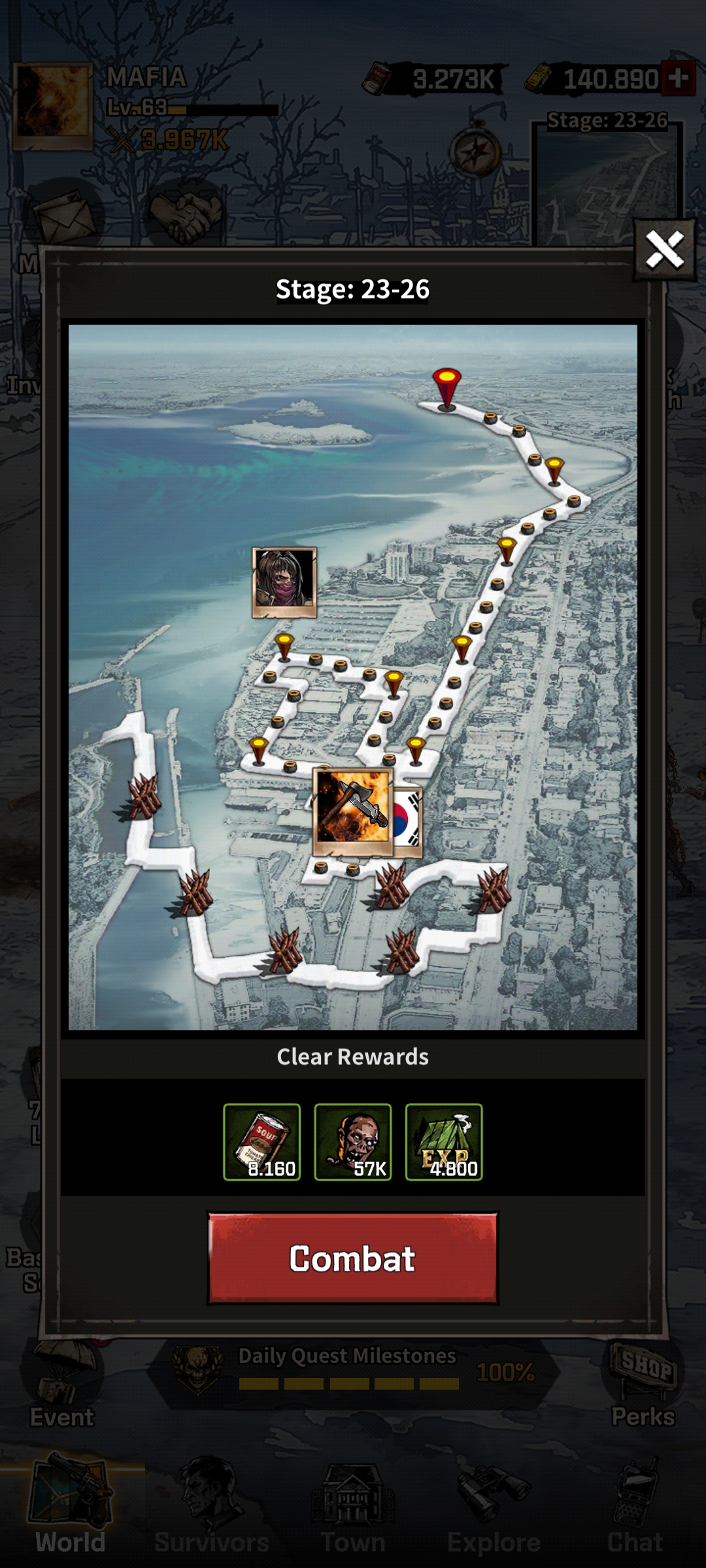
Task: Inspect the soup can clear reward
Action: pyautogui.click(x=261, y=1142)
